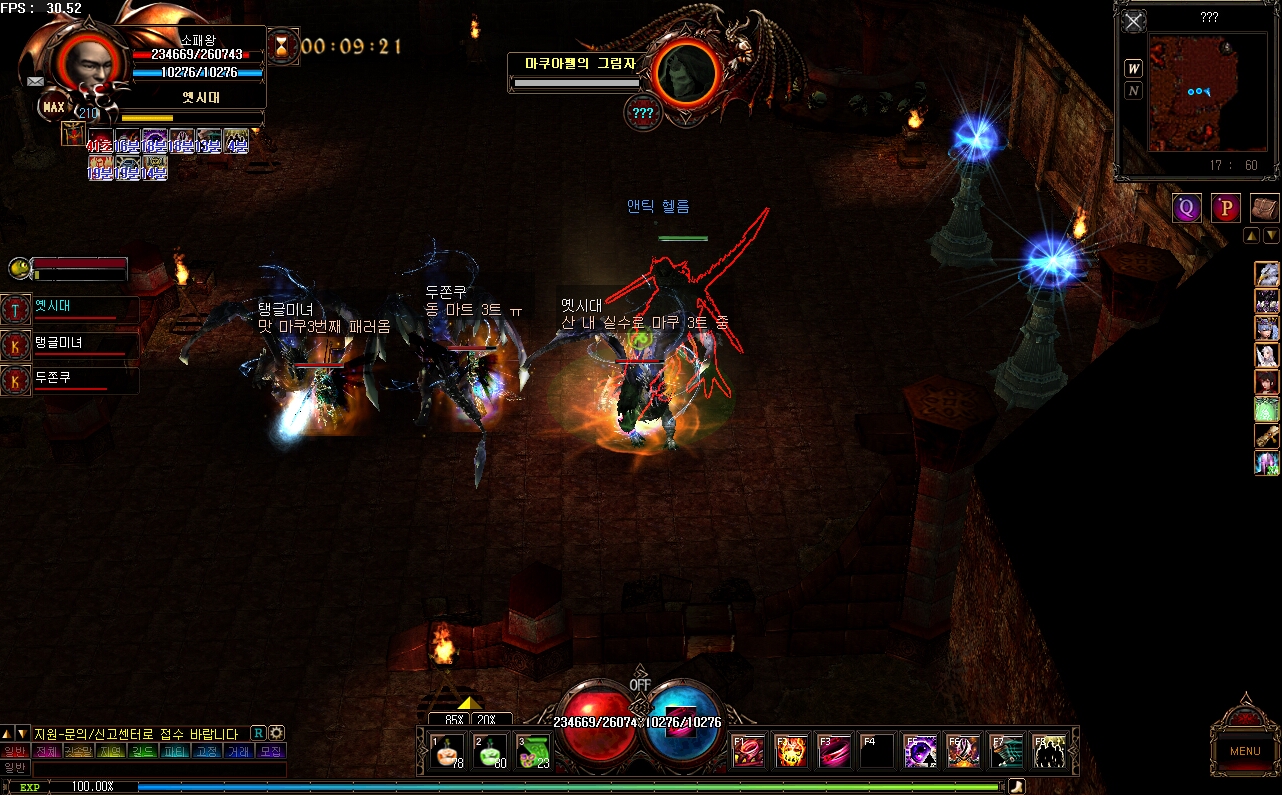Viewport: 1282px width, 795px height.
Task: Use the green scroll in slot 3
Action: pos(532,751)
